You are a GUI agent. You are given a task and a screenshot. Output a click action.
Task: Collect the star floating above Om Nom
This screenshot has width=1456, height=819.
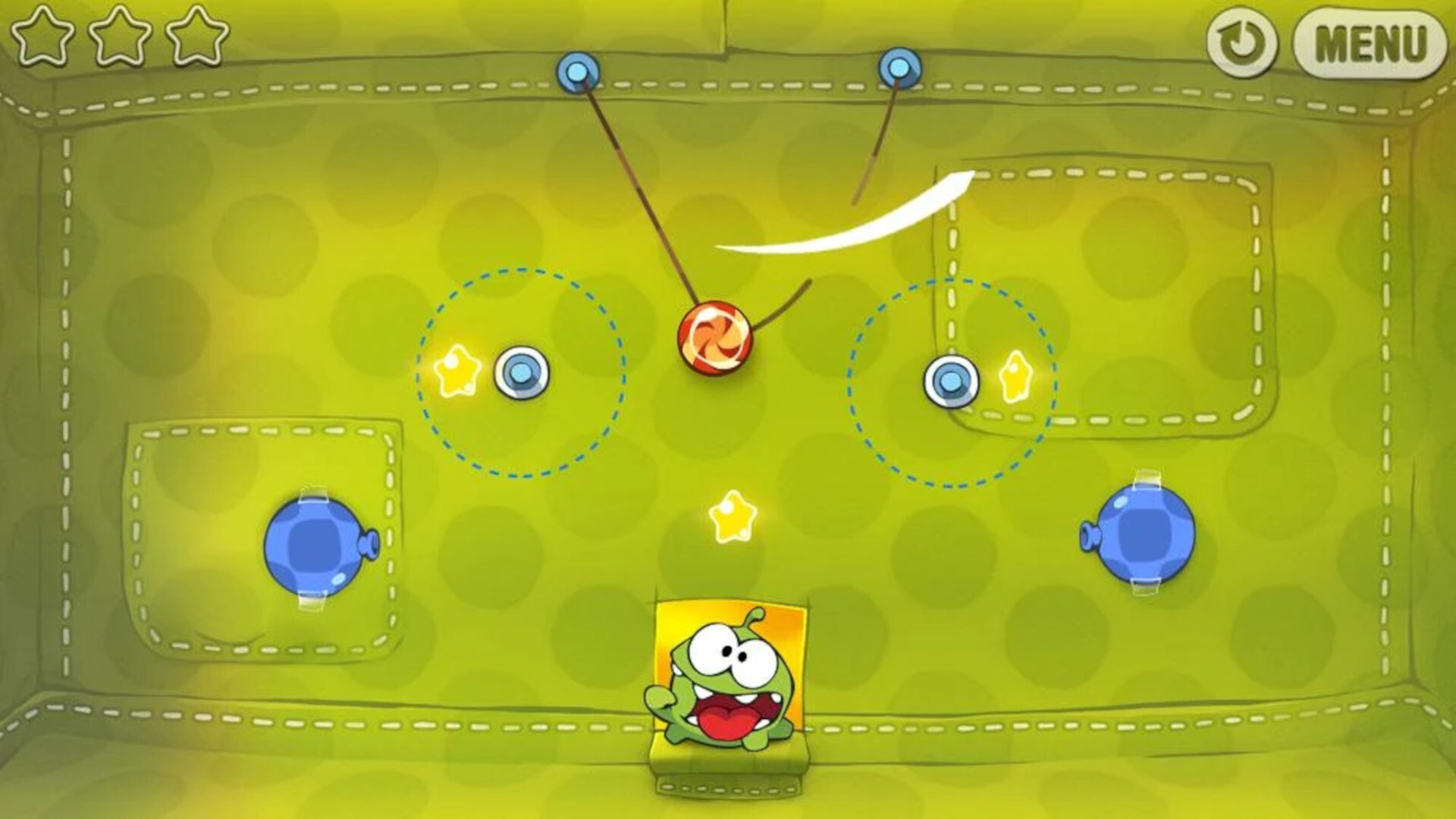pos(734,516)
